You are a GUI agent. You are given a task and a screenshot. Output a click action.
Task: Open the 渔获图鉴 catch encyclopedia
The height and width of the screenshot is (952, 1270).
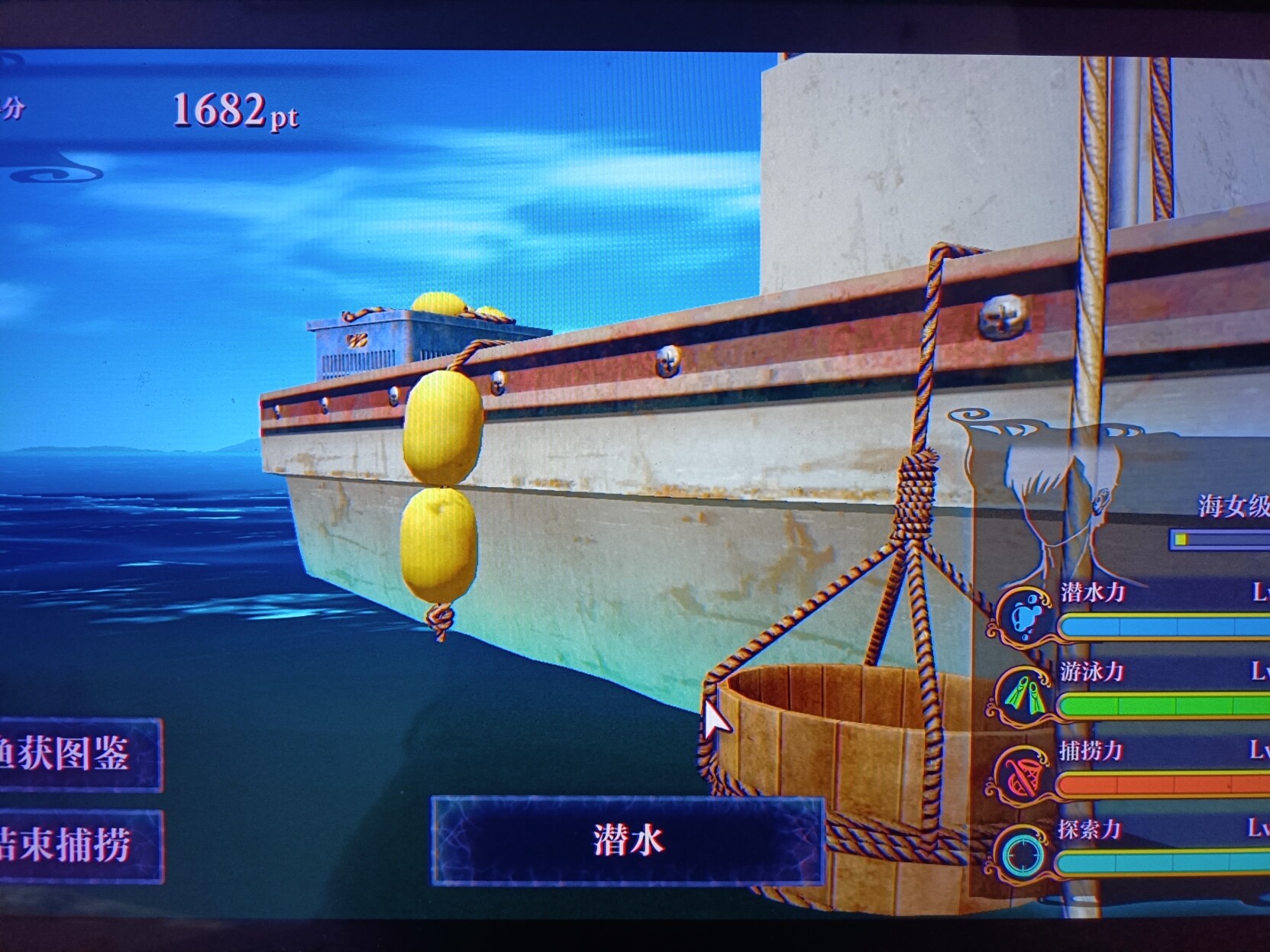[x=76, y=754]
